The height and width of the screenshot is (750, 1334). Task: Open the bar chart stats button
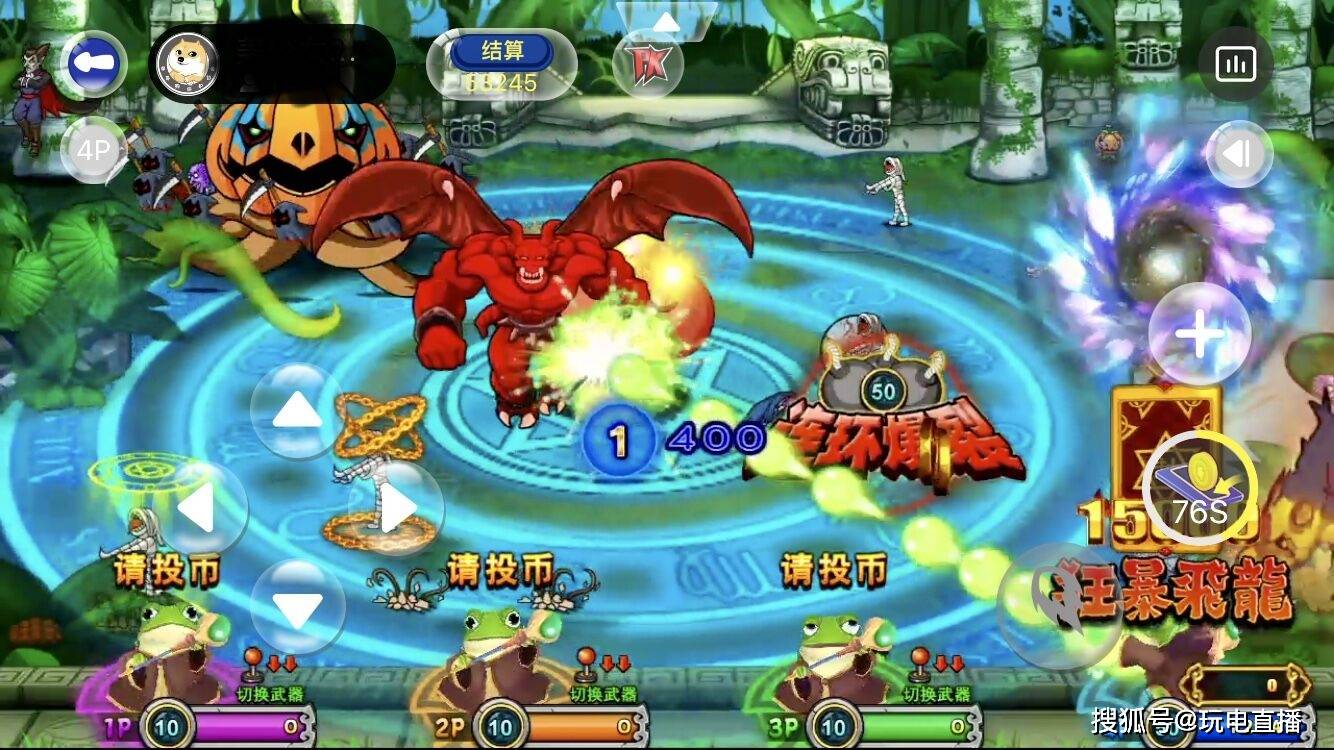[1235, 65]
